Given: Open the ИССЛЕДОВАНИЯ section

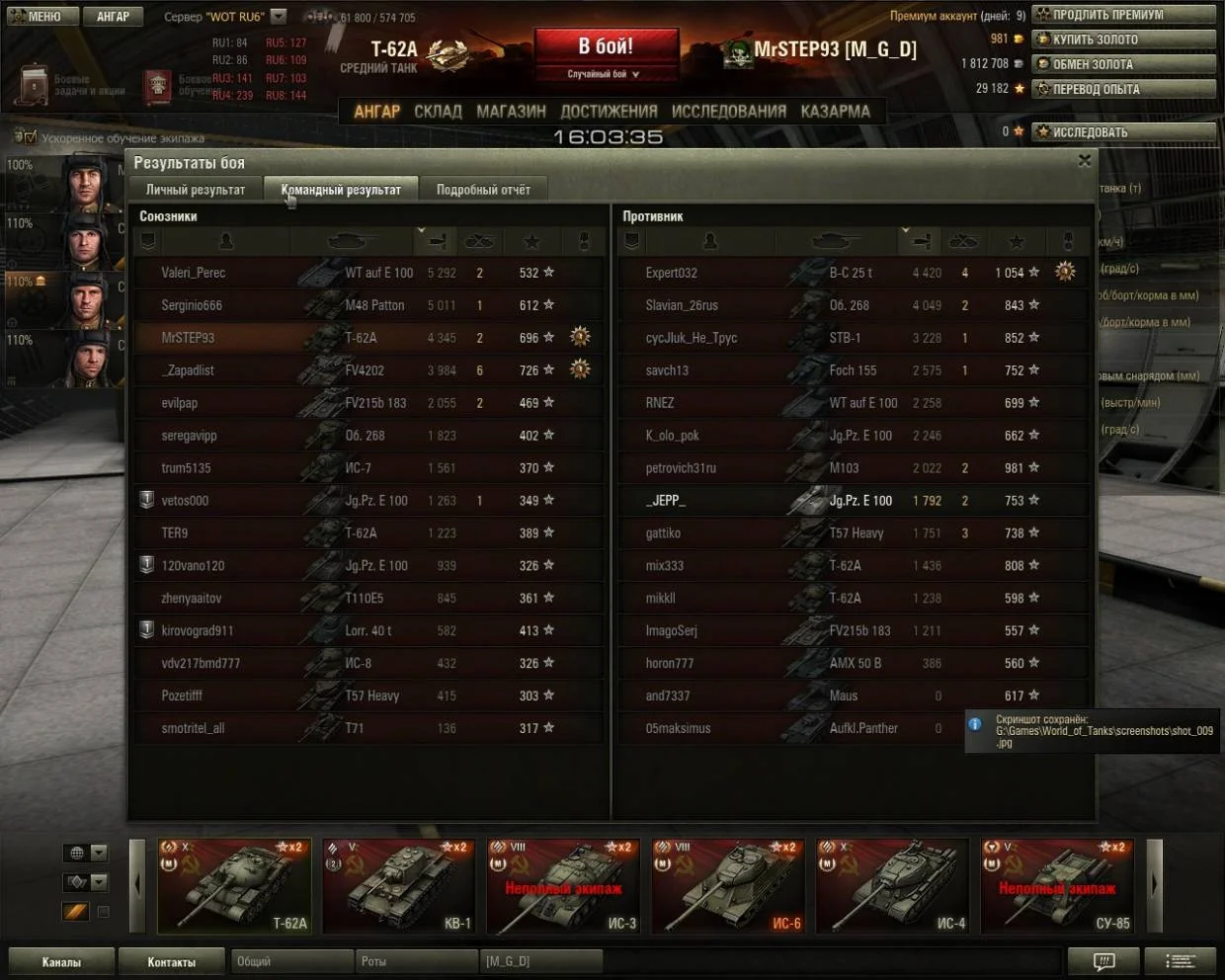Looking at the screenshot, I should click(728, 112).
